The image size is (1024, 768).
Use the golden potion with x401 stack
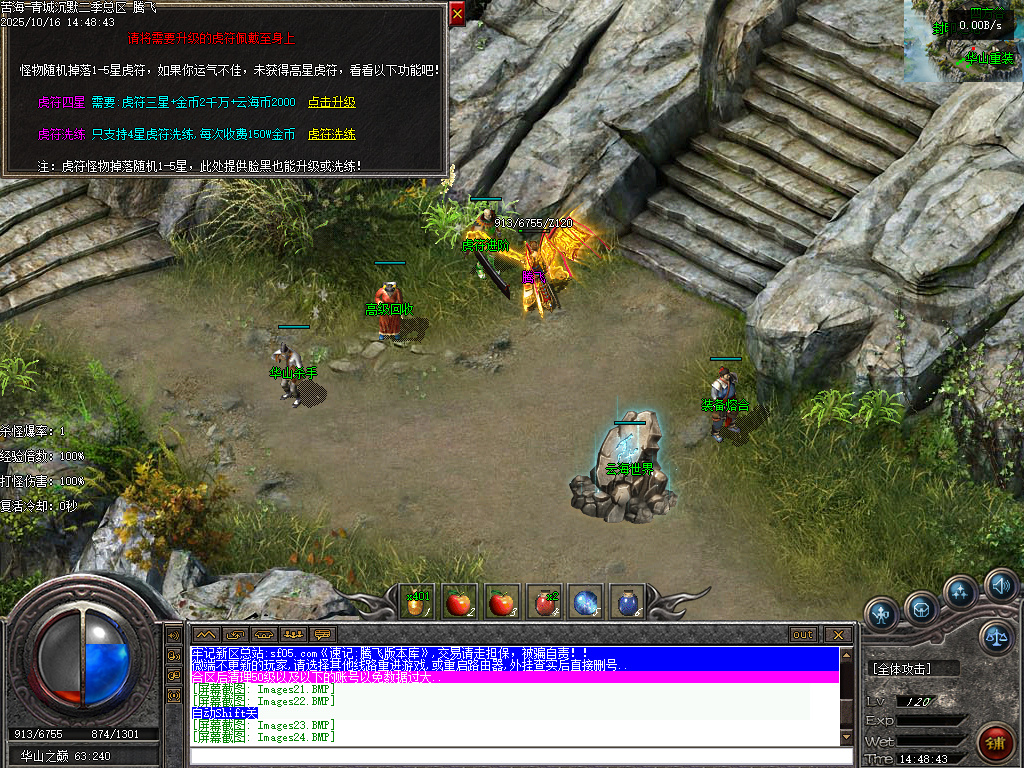coord(416,602)
